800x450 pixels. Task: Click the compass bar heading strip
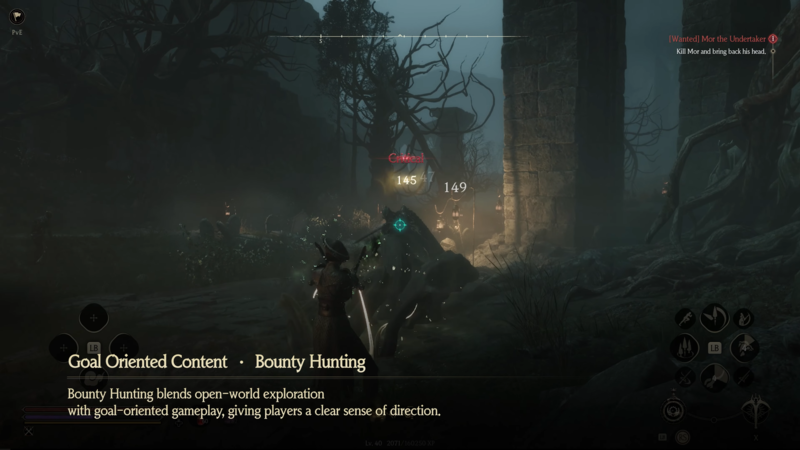pyautogui.click(x=400, y=37)
